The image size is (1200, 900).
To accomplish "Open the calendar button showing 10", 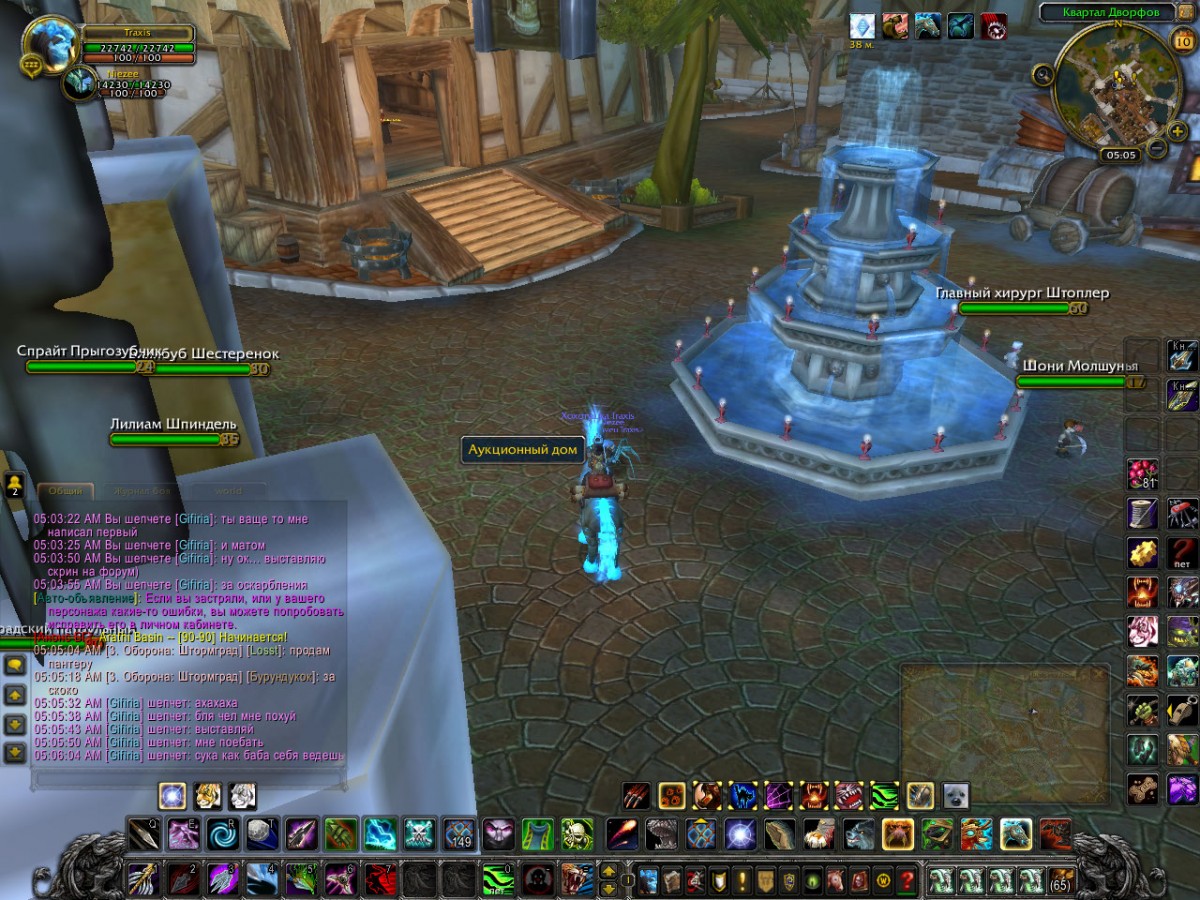I will tap(1180, 41).
